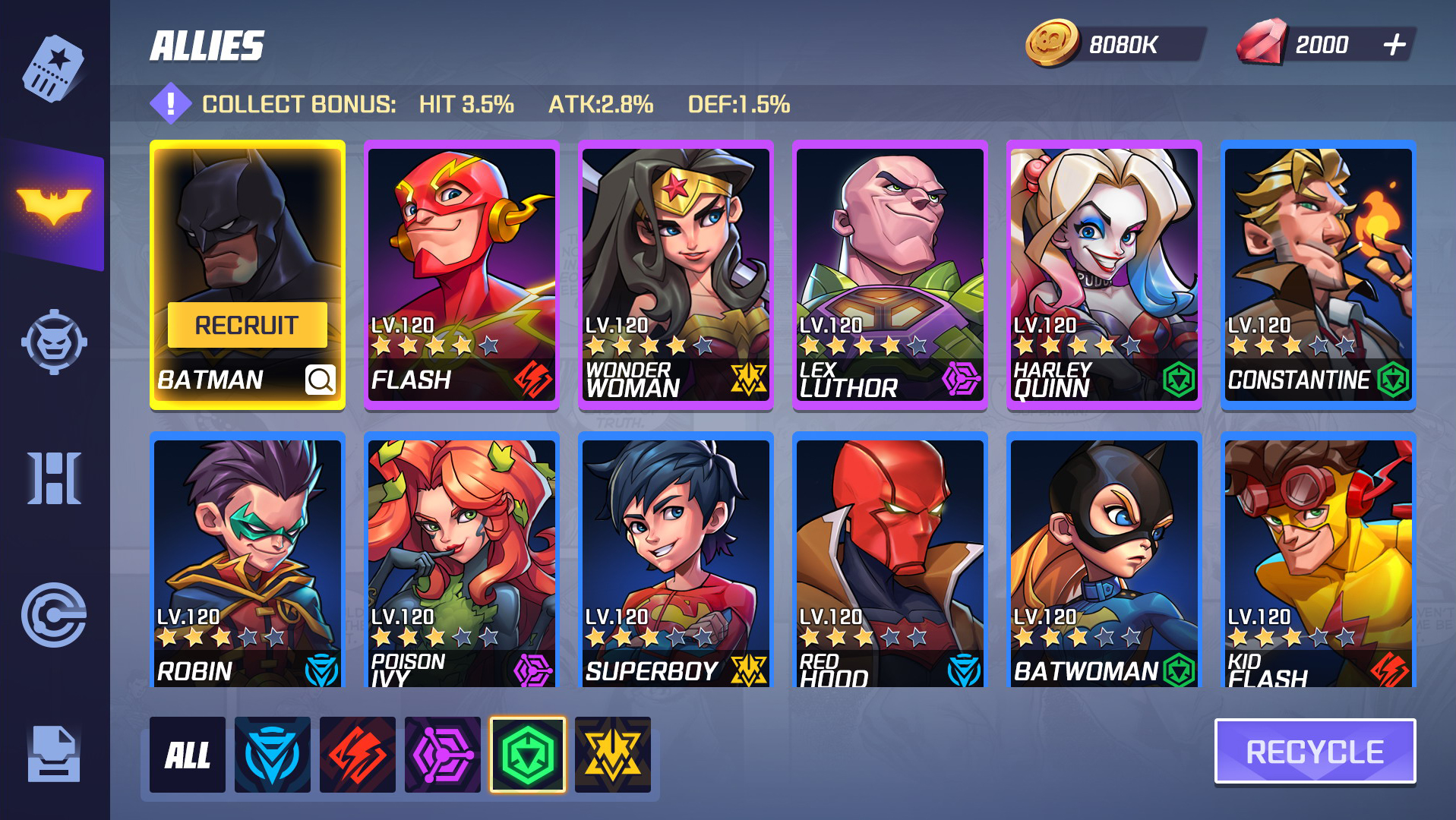Viewport: 1456px width, 820px height.
Task: Filter allies by the green hexagon faction
Action: coord(528,755)
